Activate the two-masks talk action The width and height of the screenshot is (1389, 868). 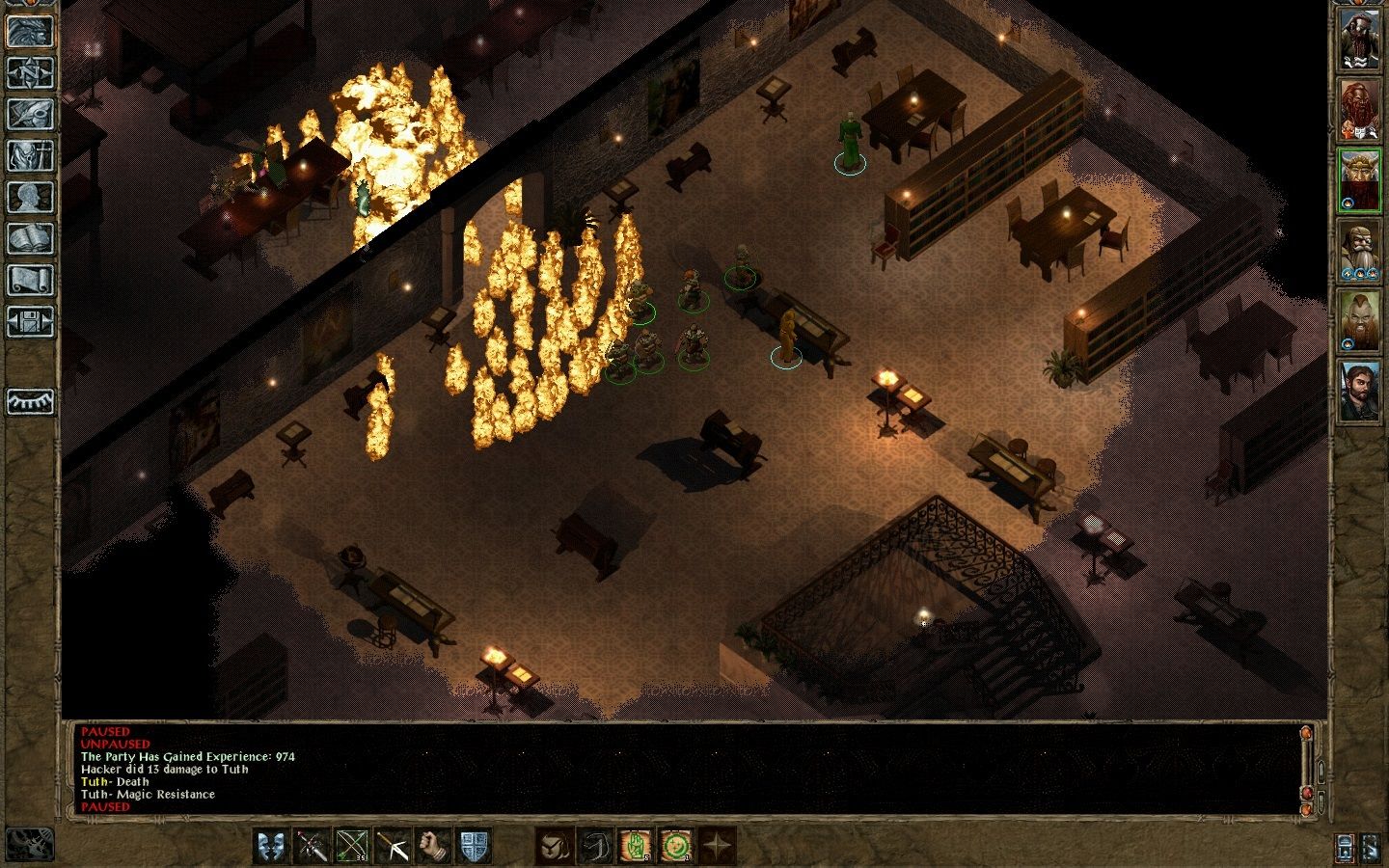click(x=271, y=846)
